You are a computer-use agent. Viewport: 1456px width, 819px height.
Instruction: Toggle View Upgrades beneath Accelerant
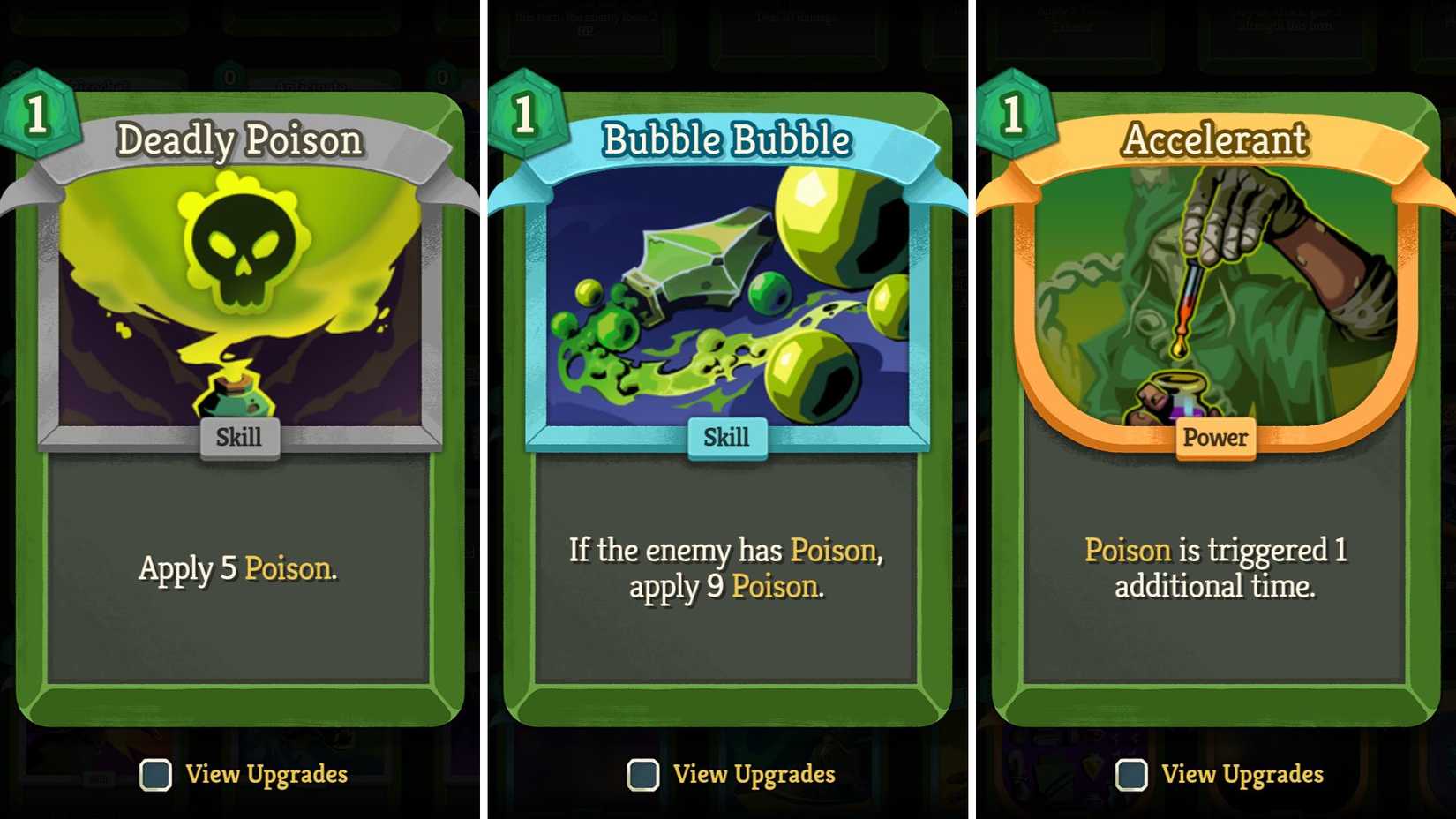[x=1130, y=775]
